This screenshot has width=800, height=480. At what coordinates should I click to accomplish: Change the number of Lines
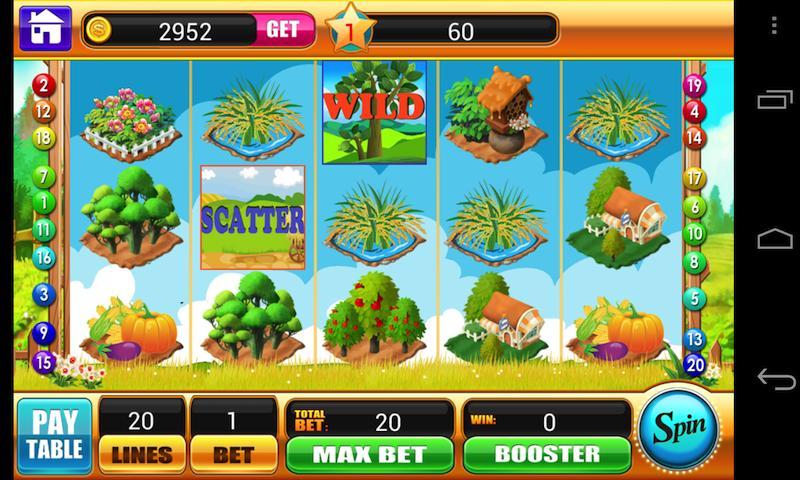coord(142,453)
